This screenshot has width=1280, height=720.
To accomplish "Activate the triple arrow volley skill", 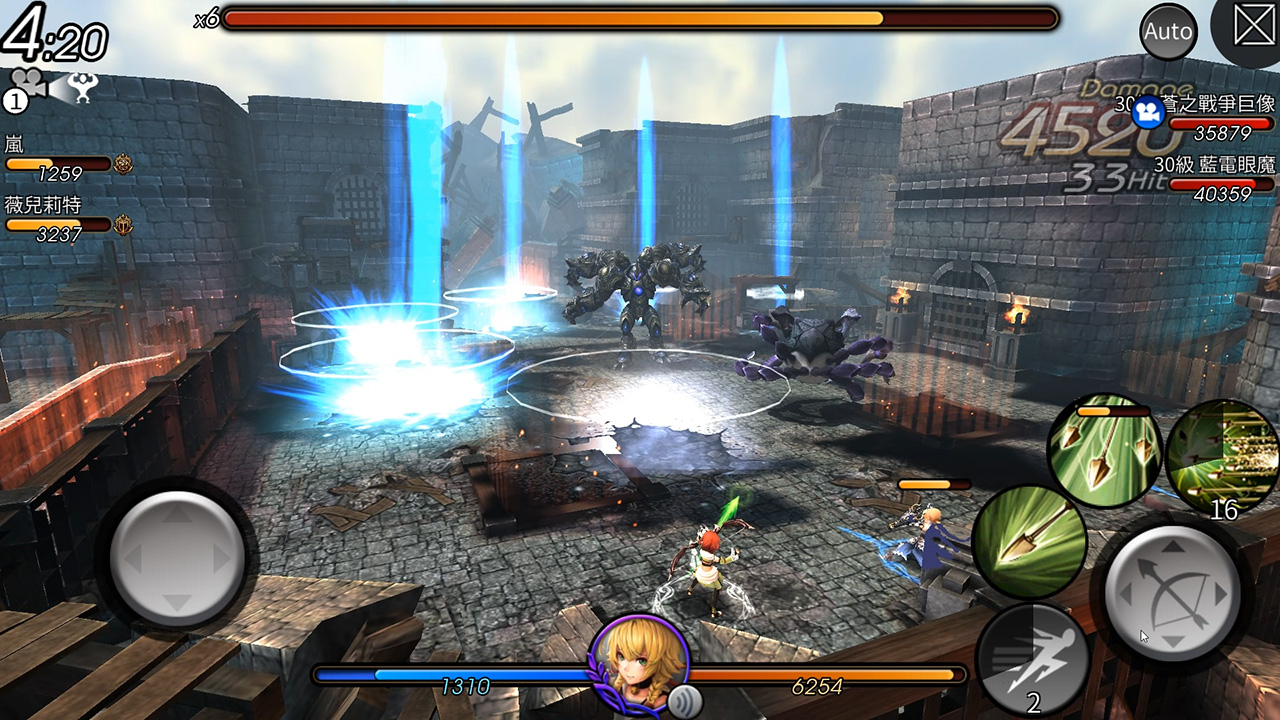I will click(1104, 450).
